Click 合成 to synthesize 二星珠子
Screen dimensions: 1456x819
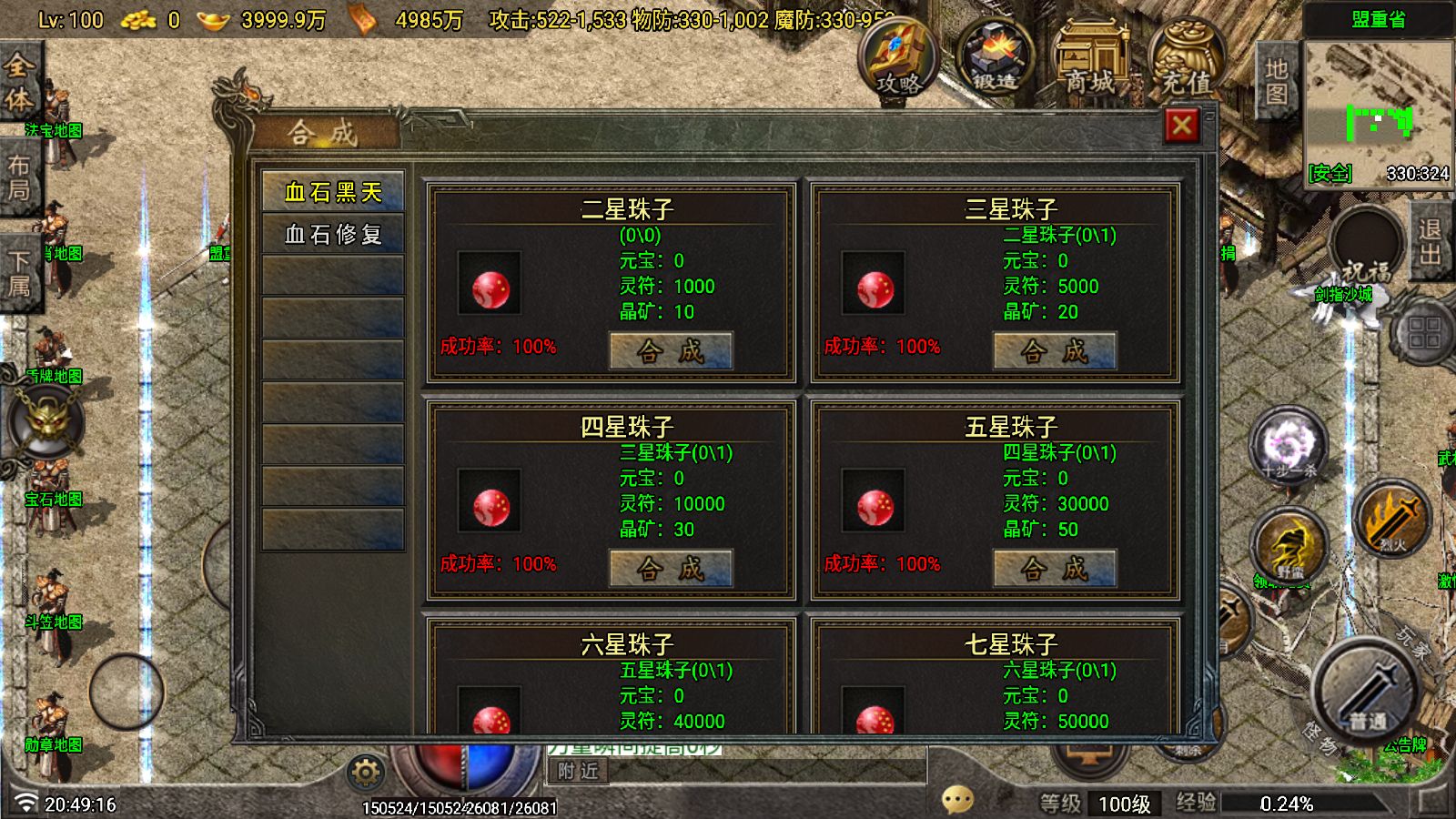tap(671, 350)
